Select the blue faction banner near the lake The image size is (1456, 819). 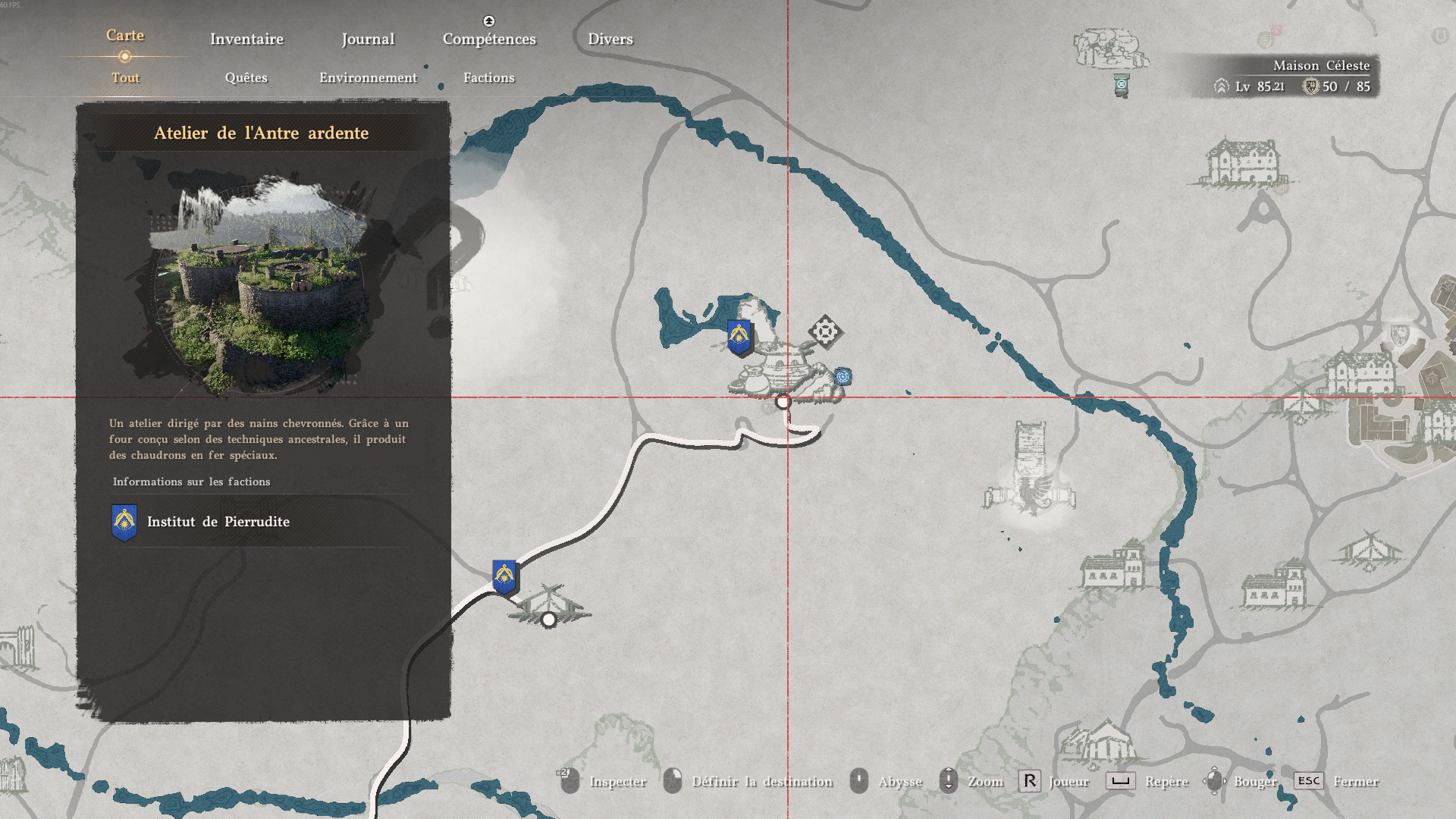click(739, 336)
